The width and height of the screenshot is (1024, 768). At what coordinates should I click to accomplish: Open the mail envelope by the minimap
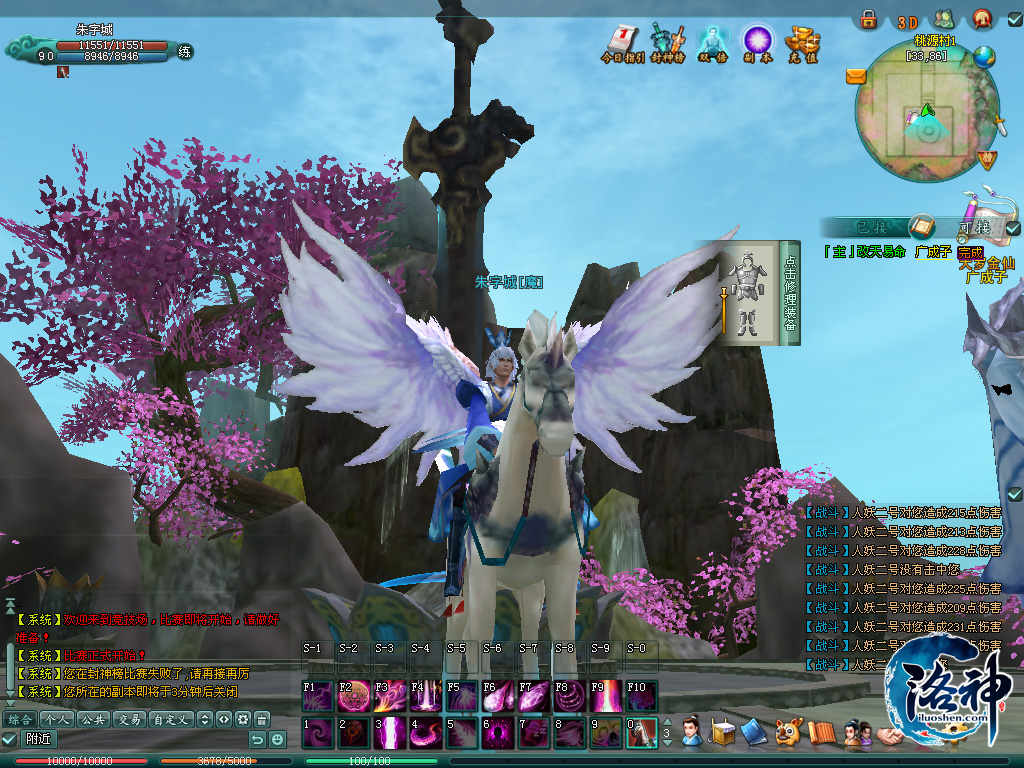[855, 75]
